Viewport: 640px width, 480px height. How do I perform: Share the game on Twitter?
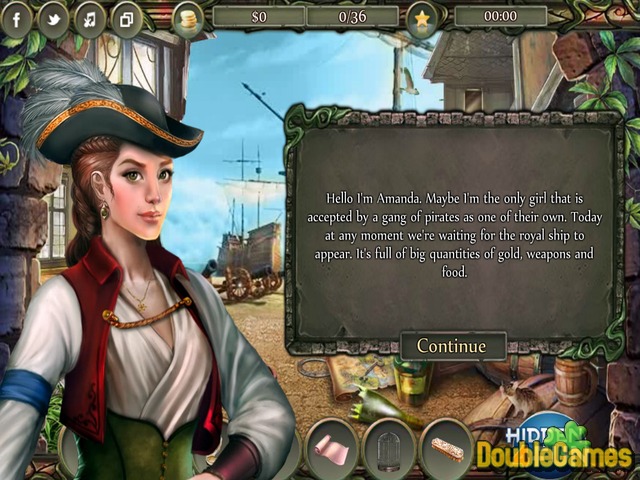click(53, 18)
